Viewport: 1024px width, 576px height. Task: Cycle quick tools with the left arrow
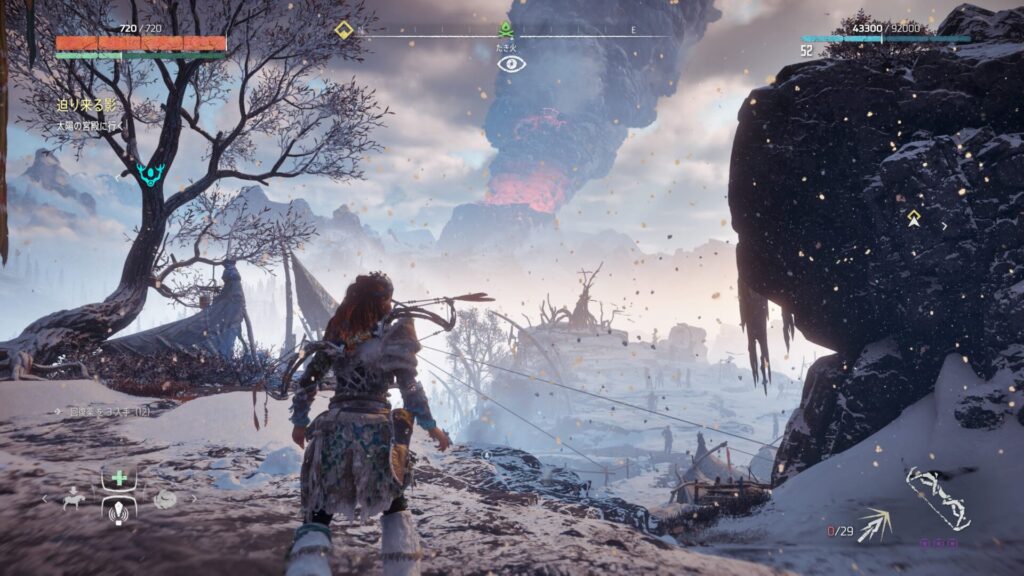45,497
